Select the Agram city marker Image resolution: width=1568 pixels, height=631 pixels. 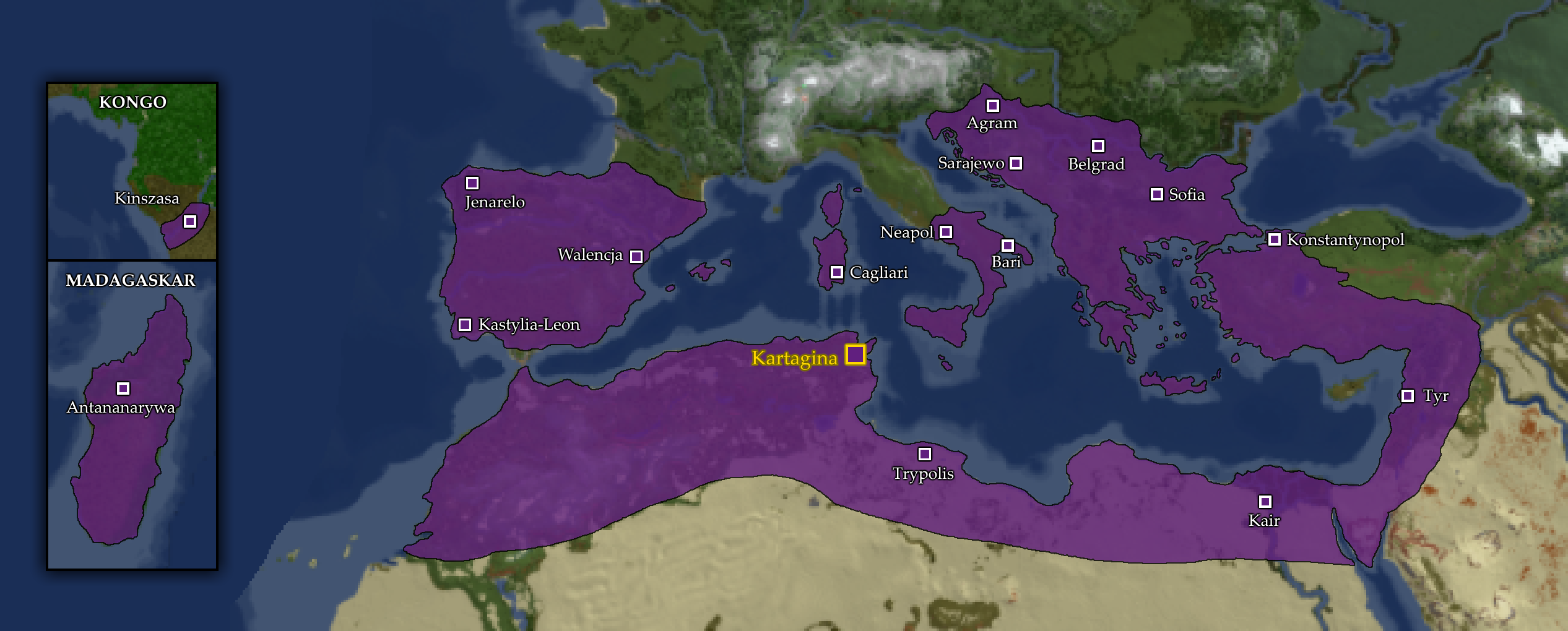point(992,106)
